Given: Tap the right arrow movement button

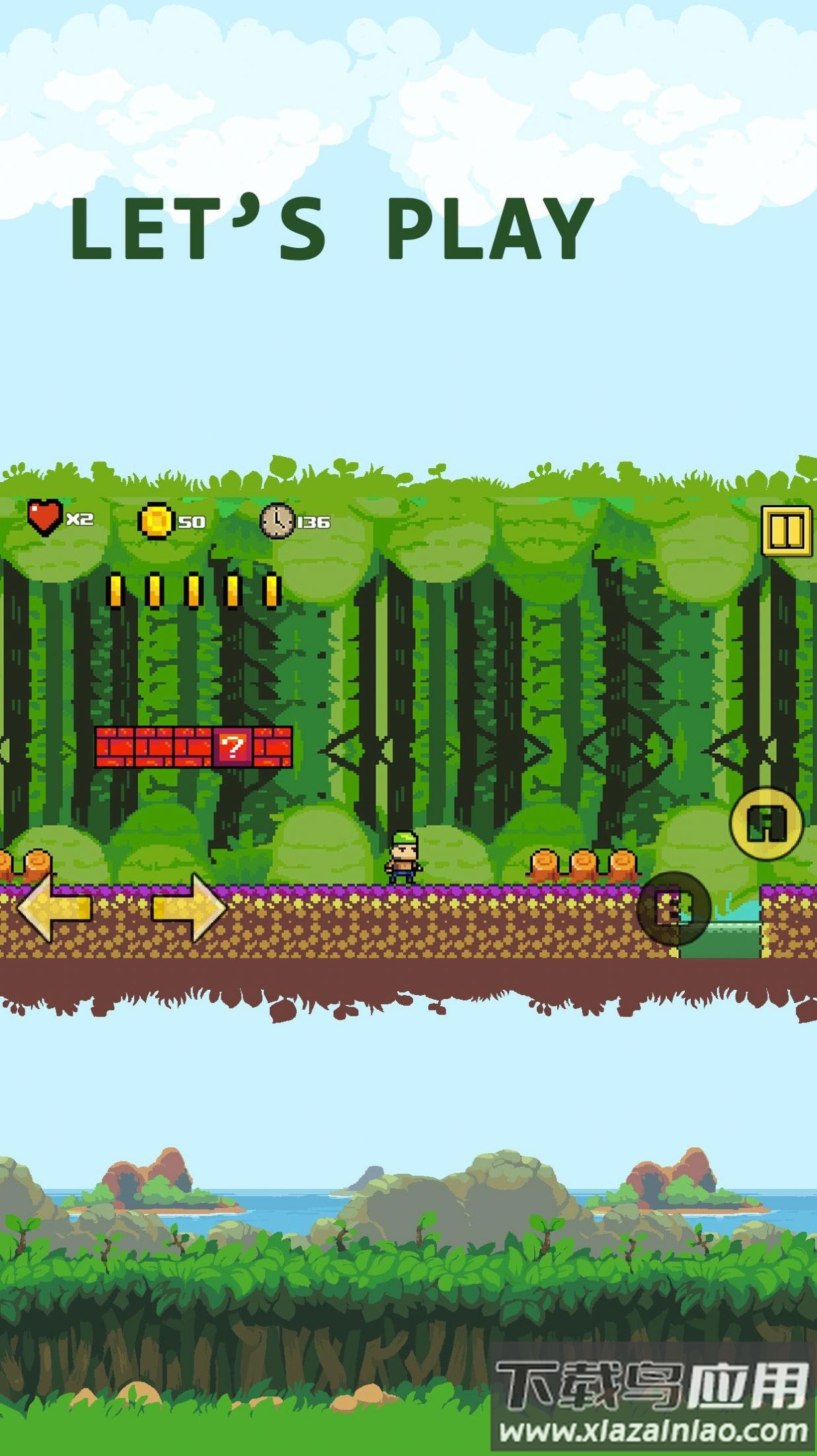Looking at the screenshot, I should pos(190,907).
